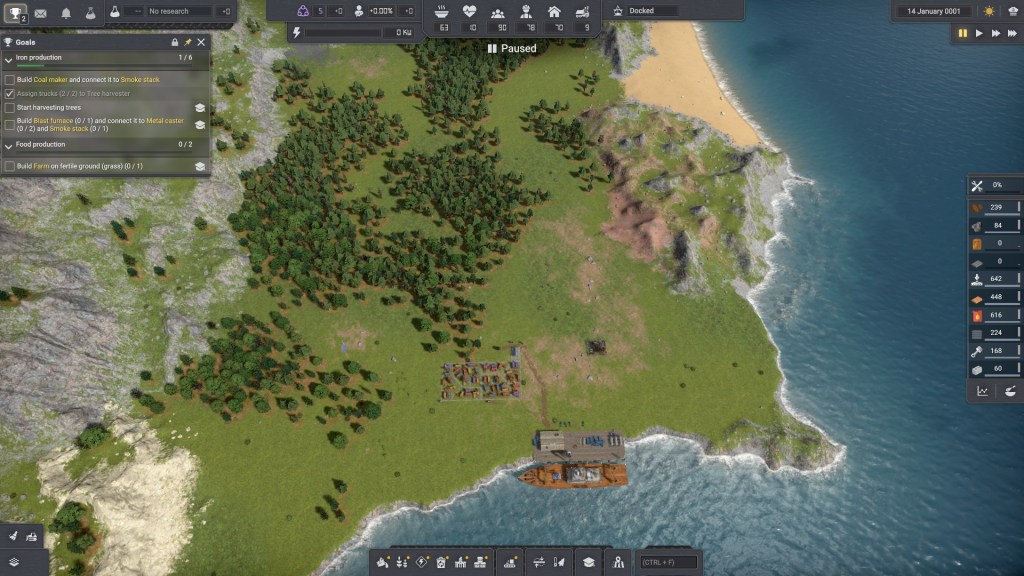
Task: Open the trophy goals button
Action: [x=14, y=13]
